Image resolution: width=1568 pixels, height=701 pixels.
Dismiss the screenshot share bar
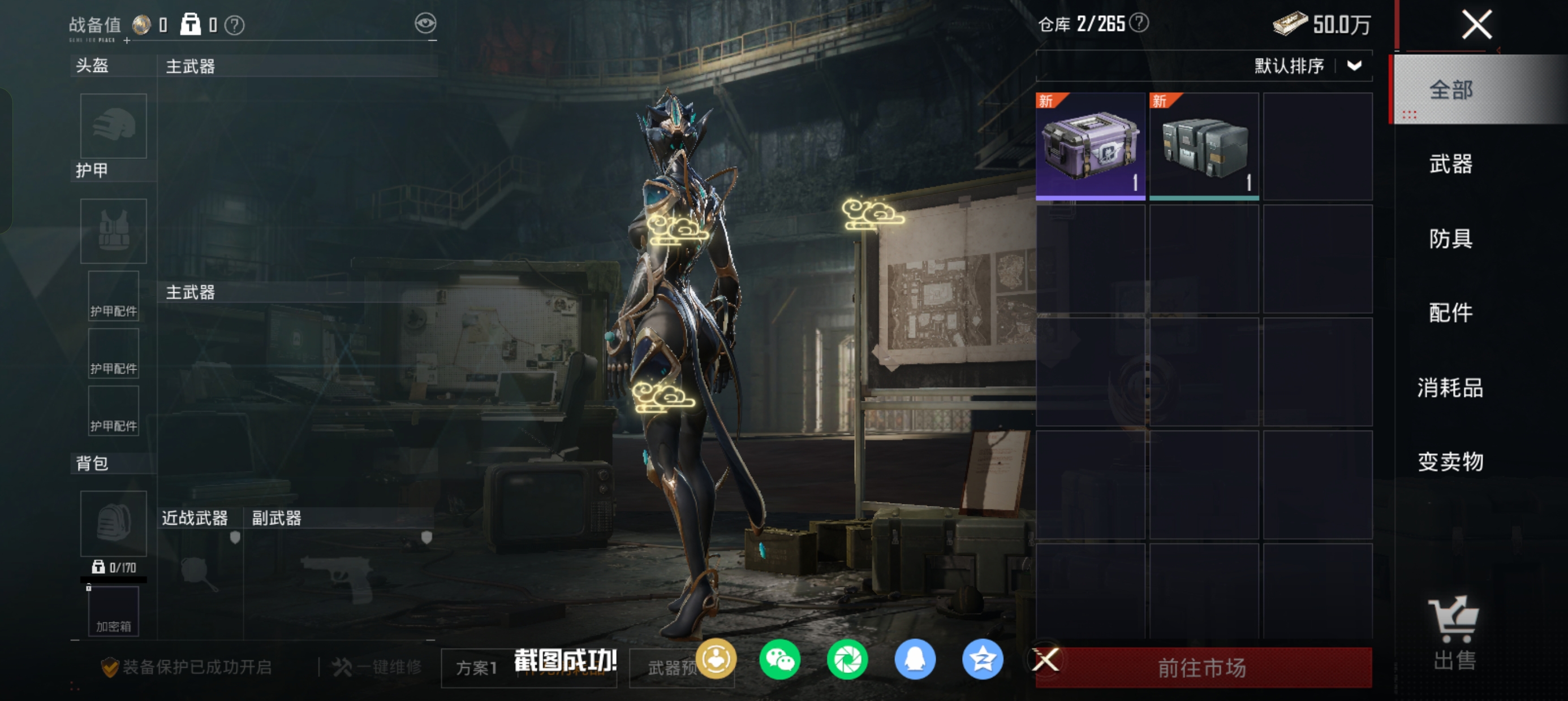click(x=1046, y=660)
